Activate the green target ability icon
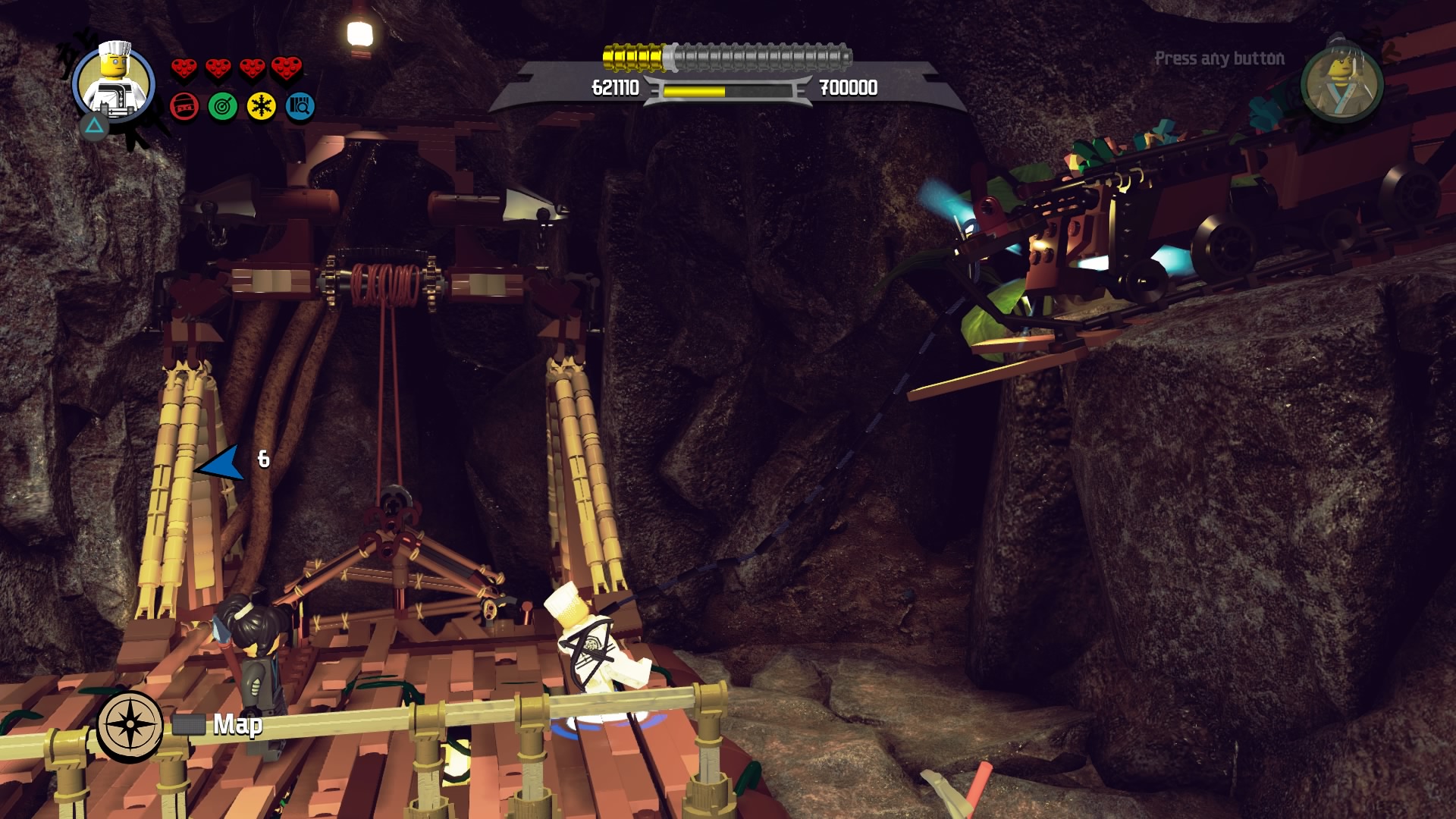This screenshot has width=1456, height=819. [x=223, y=107]
